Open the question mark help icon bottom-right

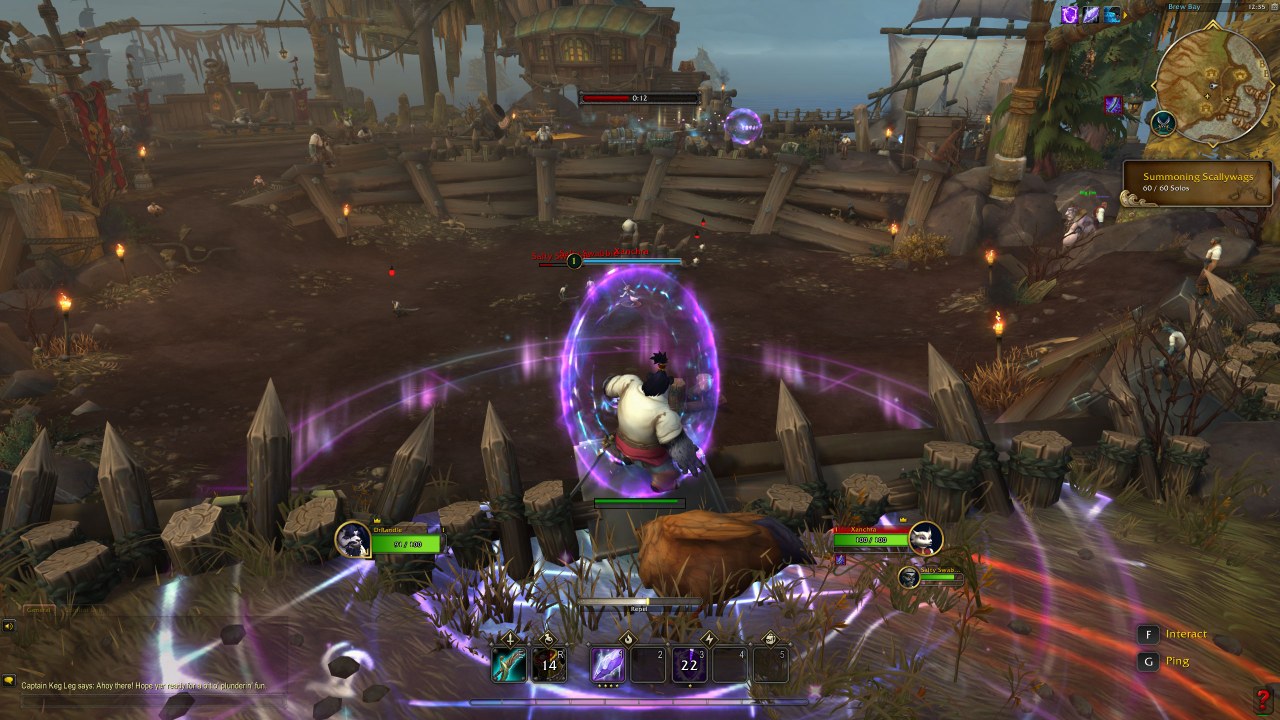1264,699
